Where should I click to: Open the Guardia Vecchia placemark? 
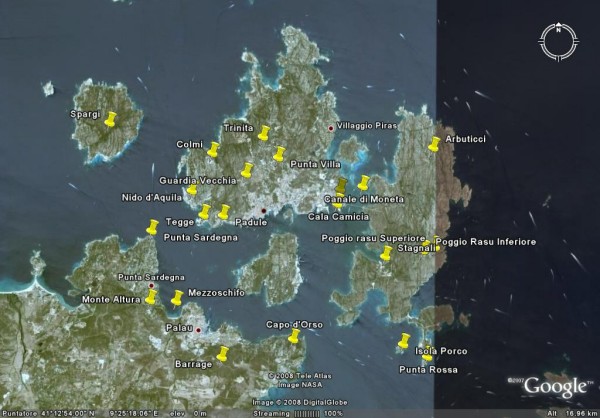[247, 169]
